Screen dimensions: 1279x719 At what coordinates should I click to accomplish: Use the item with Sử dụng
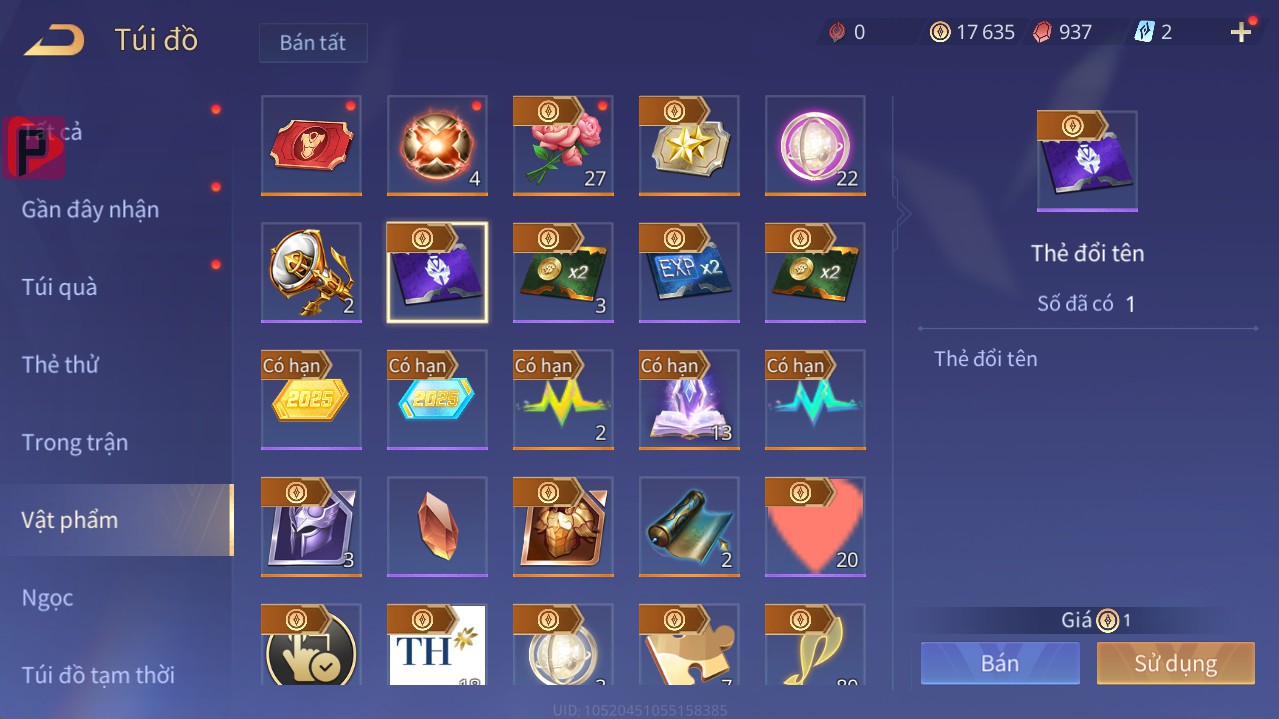[1175, 663]
